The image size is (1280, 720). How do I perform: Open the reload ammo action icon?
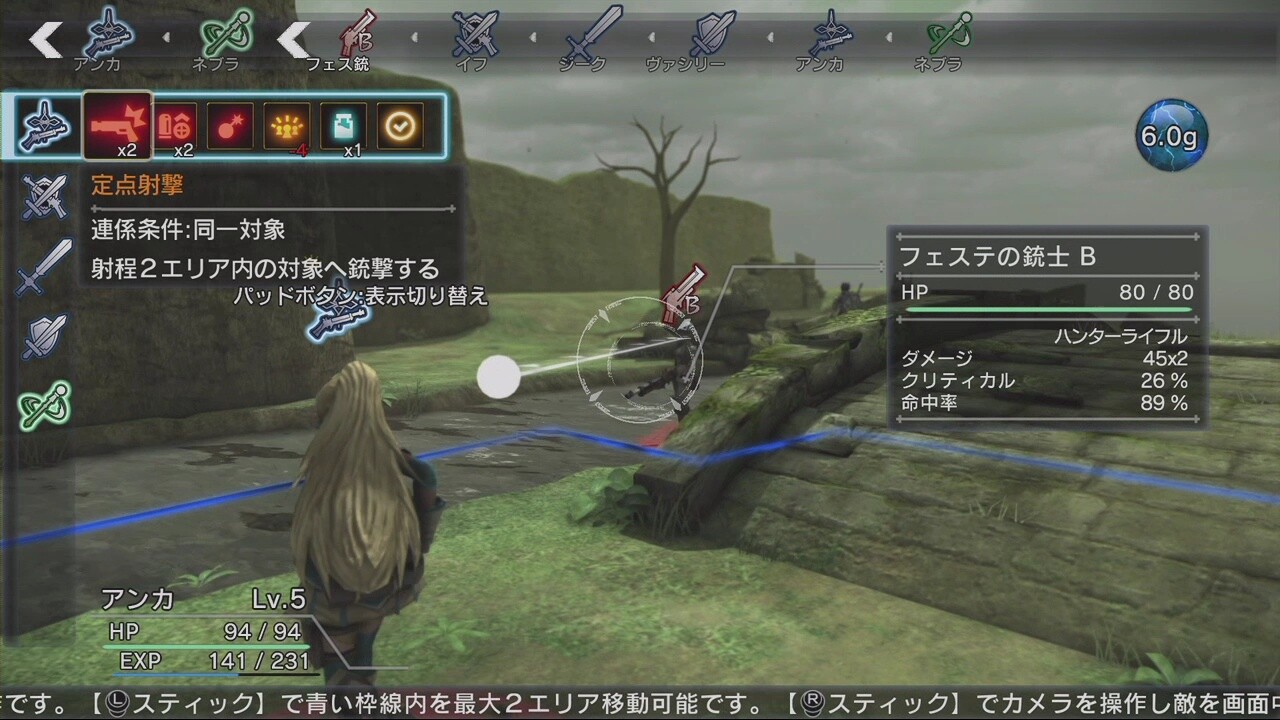175,125
